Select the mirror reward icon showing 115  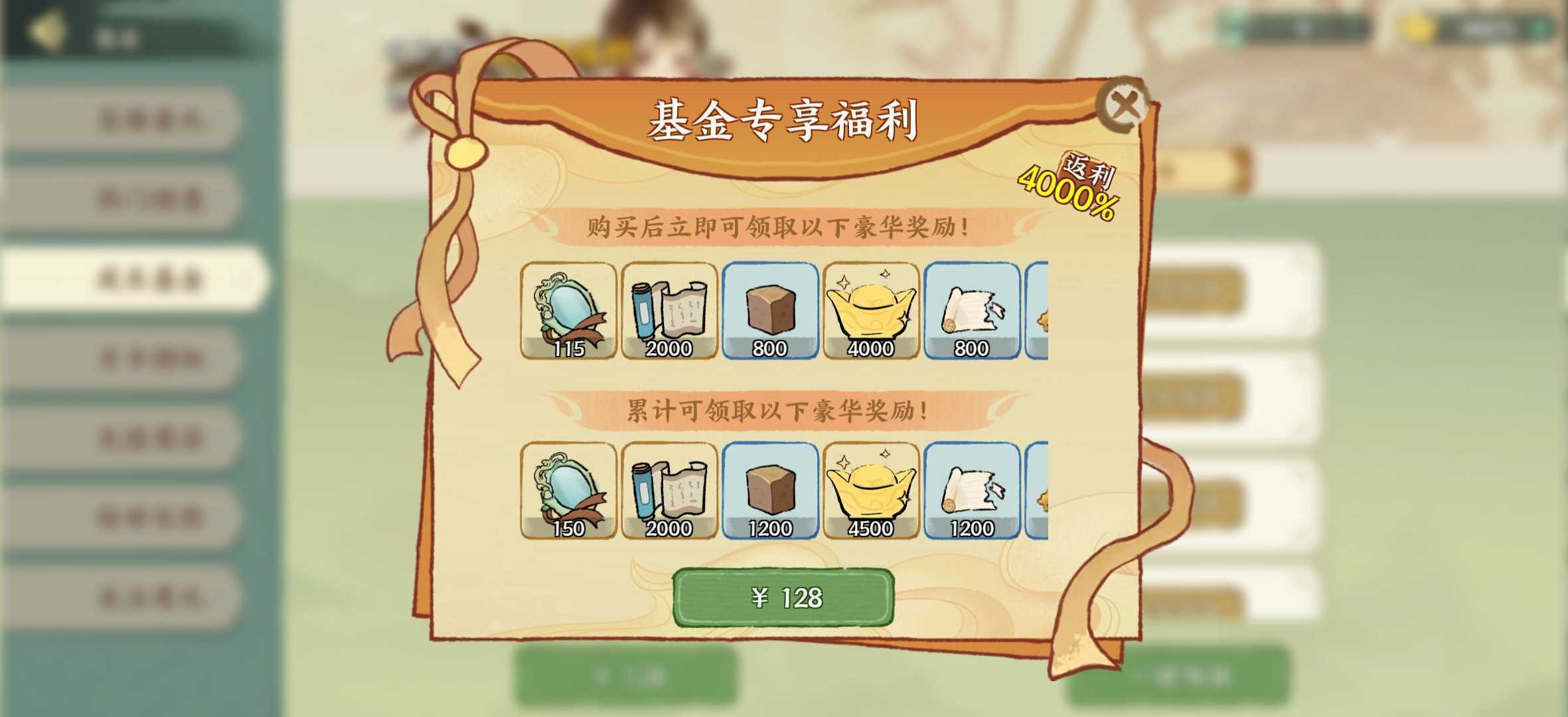pos(569,312)
